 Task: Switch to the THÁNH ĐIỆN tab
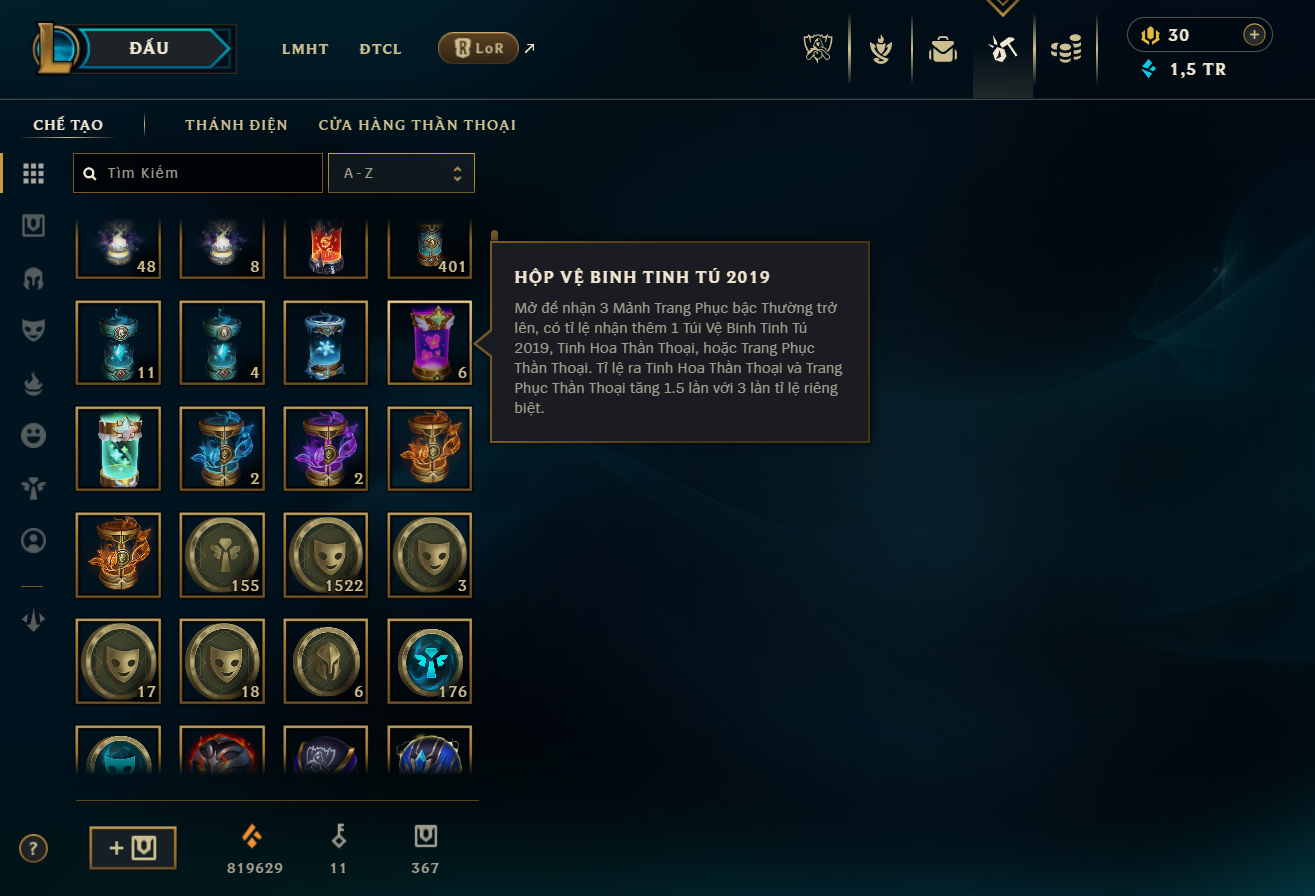tap(236, 125)
